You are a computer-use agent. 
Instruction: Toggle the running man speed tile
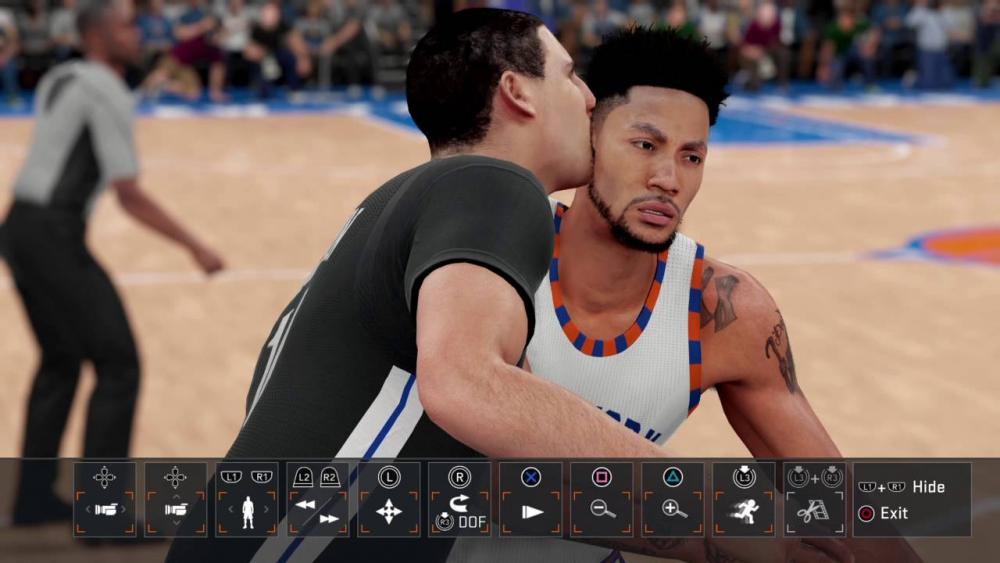[744, 499]
